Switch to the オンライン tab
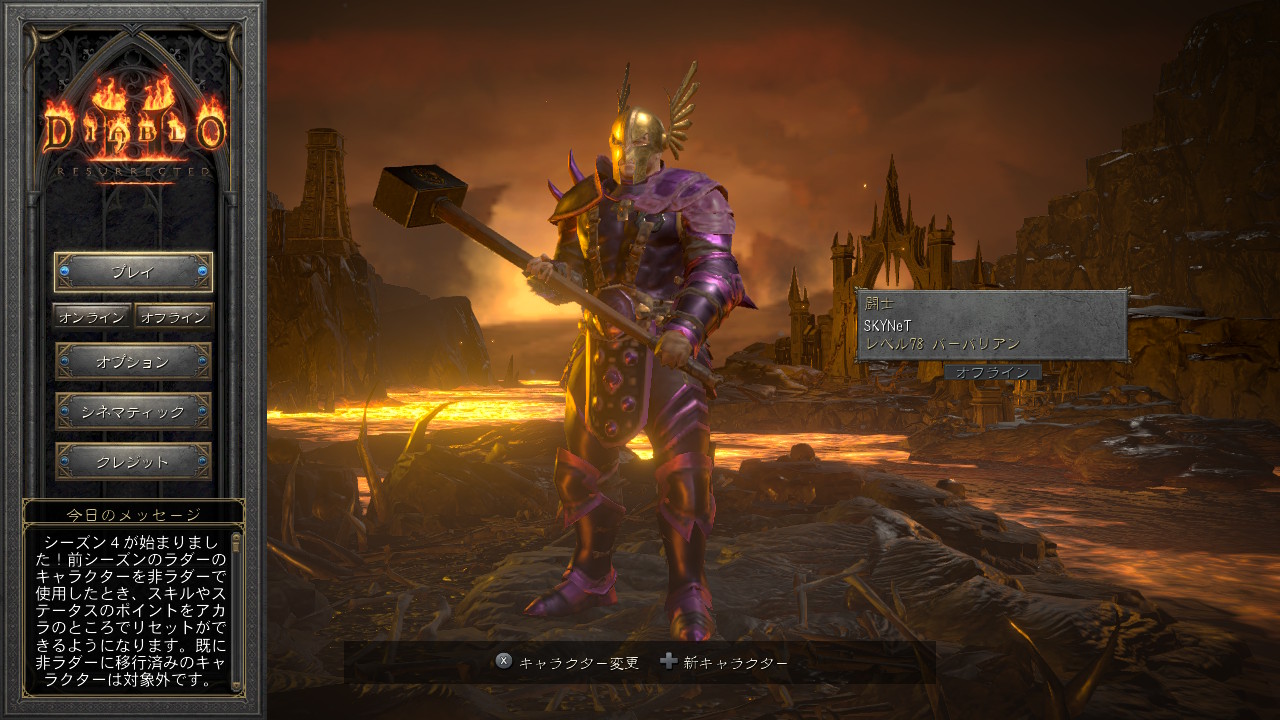Viewport: 1280px width, 720px height. (x=92, y=317)
